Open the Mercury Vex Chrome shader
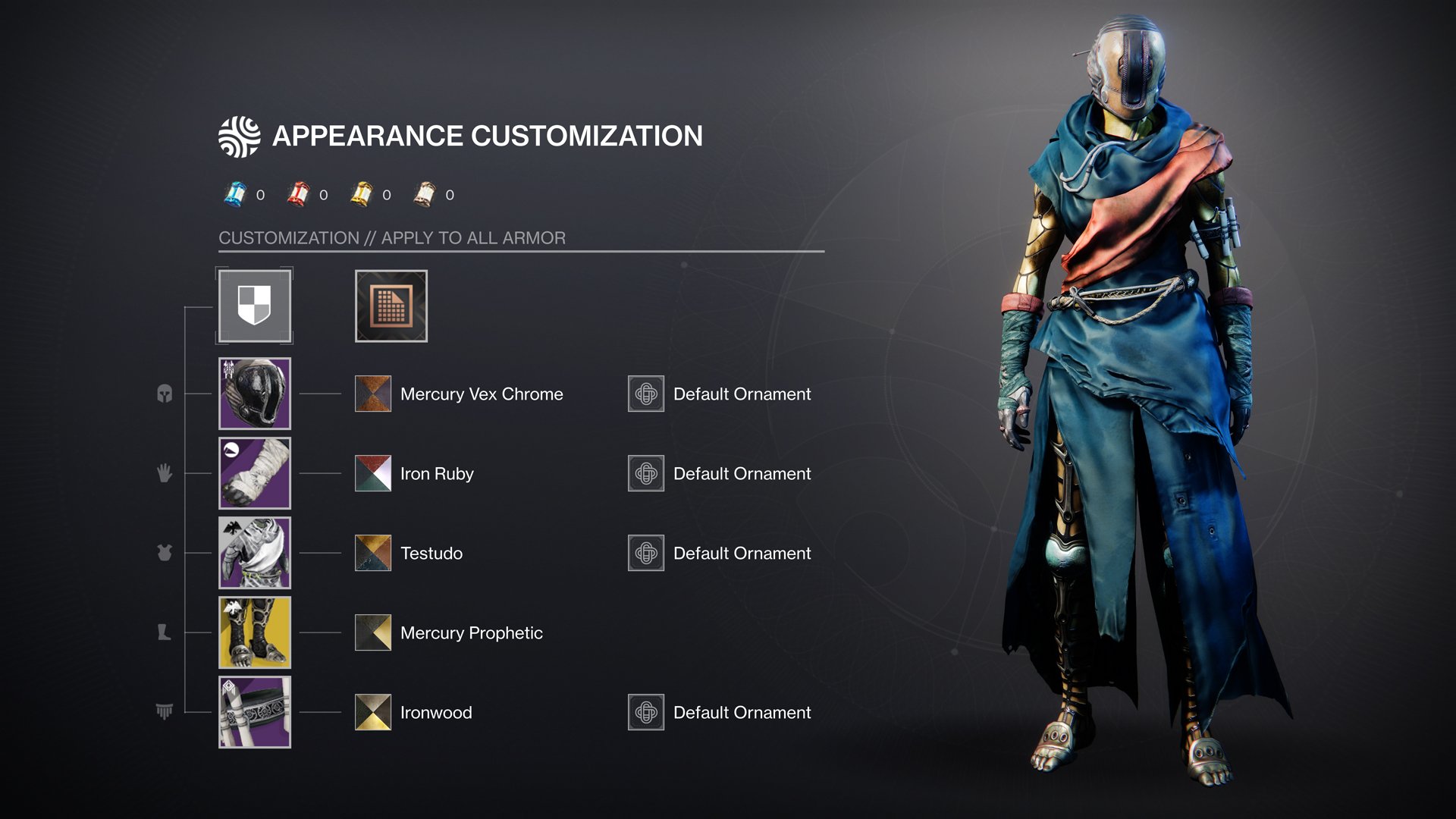Viewport: 1456px width, 819px height. tap(373, 394)
